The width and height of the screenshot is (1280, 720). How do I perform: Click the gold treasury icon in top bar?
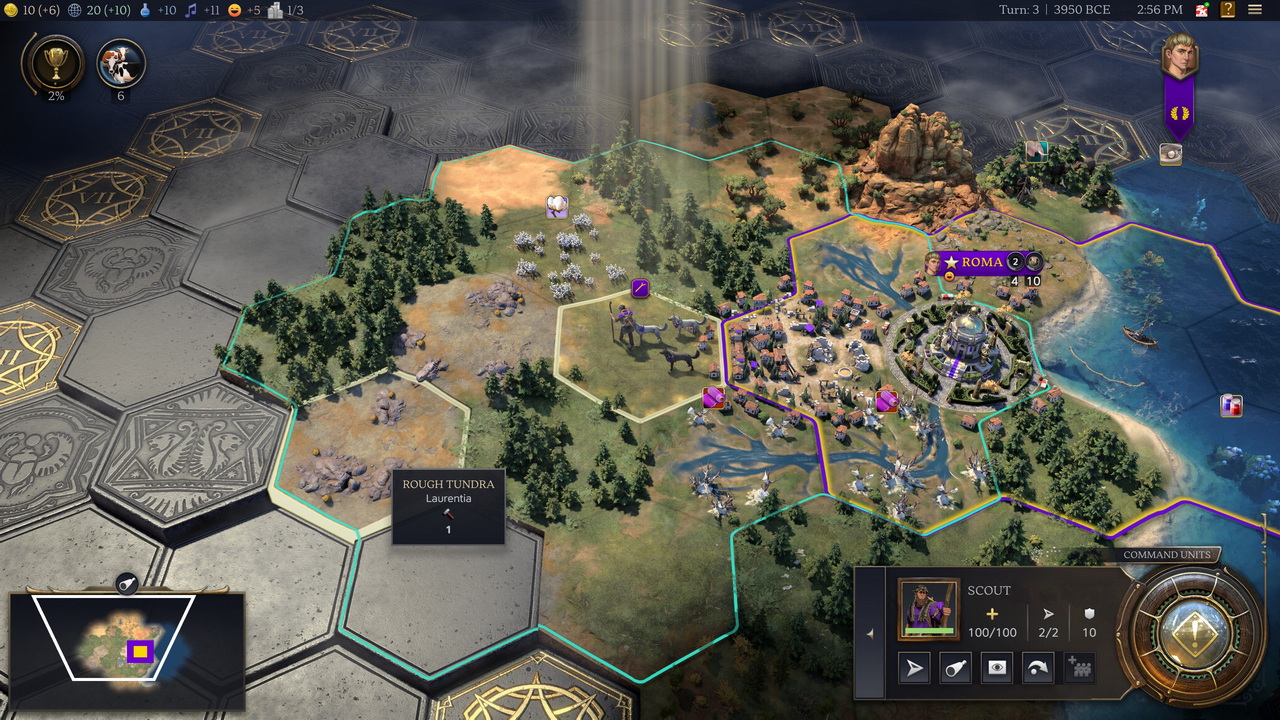coord(11,10)
